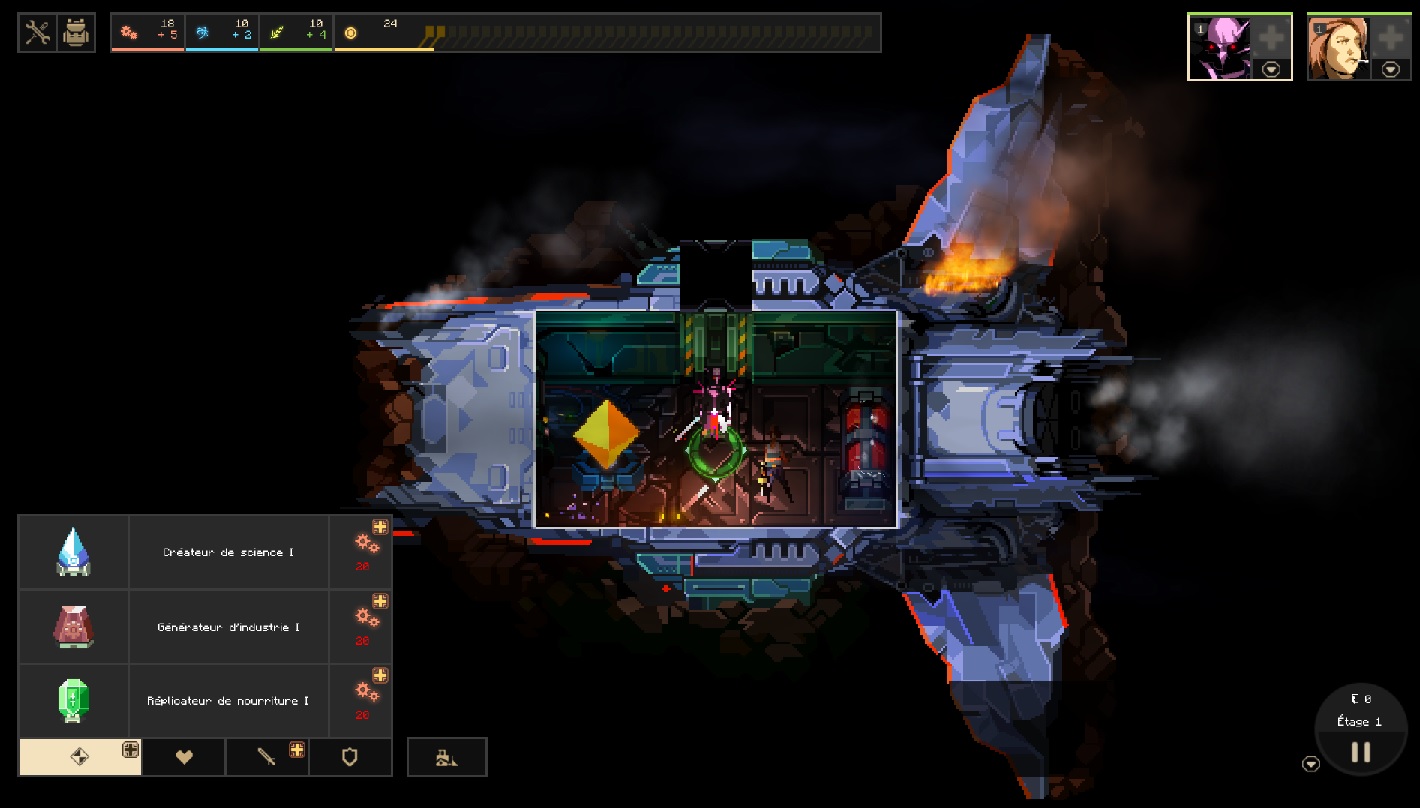Switch to the major modules tab
The height and width of the screenshot is (808, 1420).
point(79,757)
